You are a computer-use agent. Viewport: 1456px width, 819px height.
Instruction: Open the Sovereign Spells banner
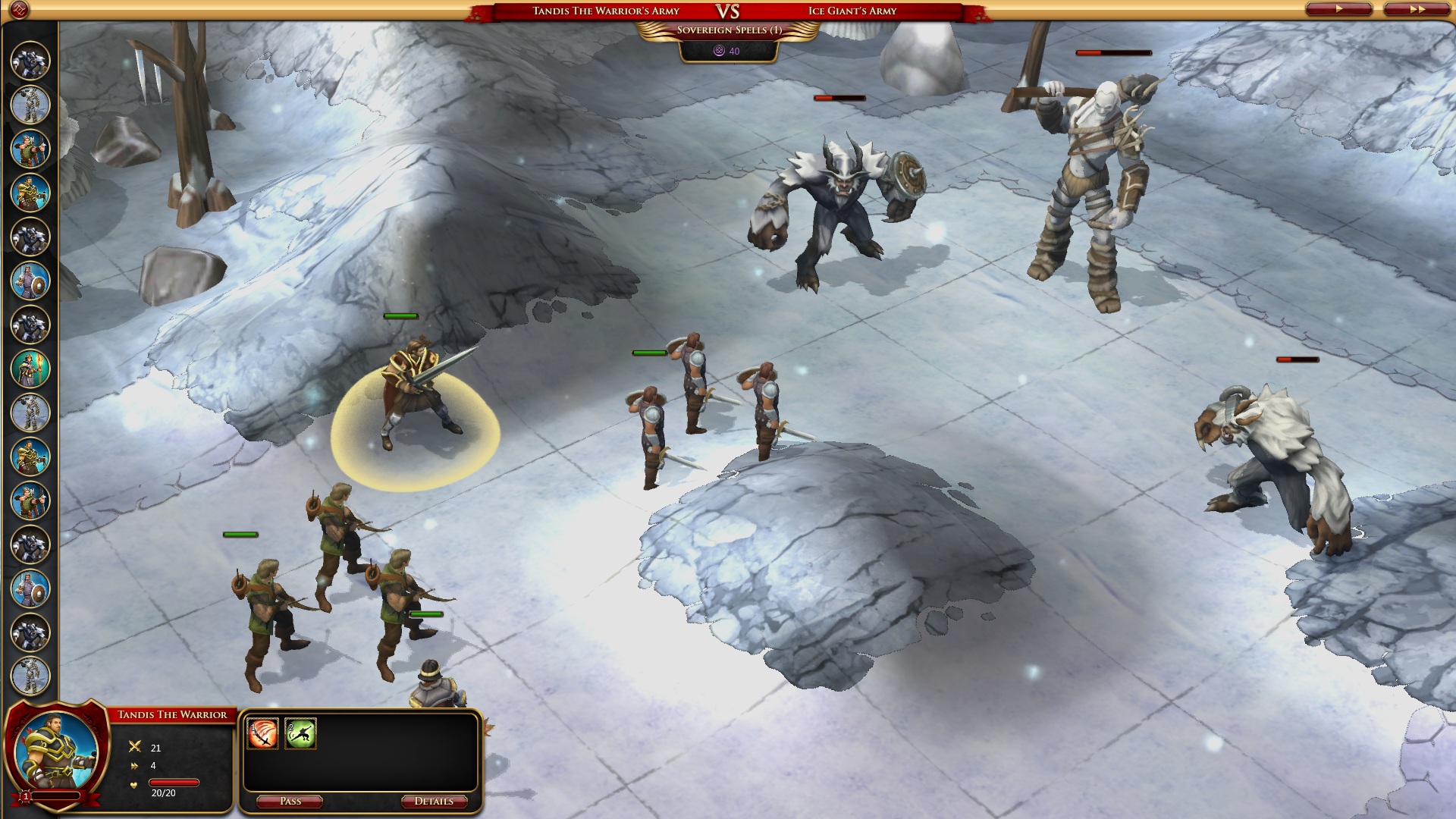[x=728, y=30]
